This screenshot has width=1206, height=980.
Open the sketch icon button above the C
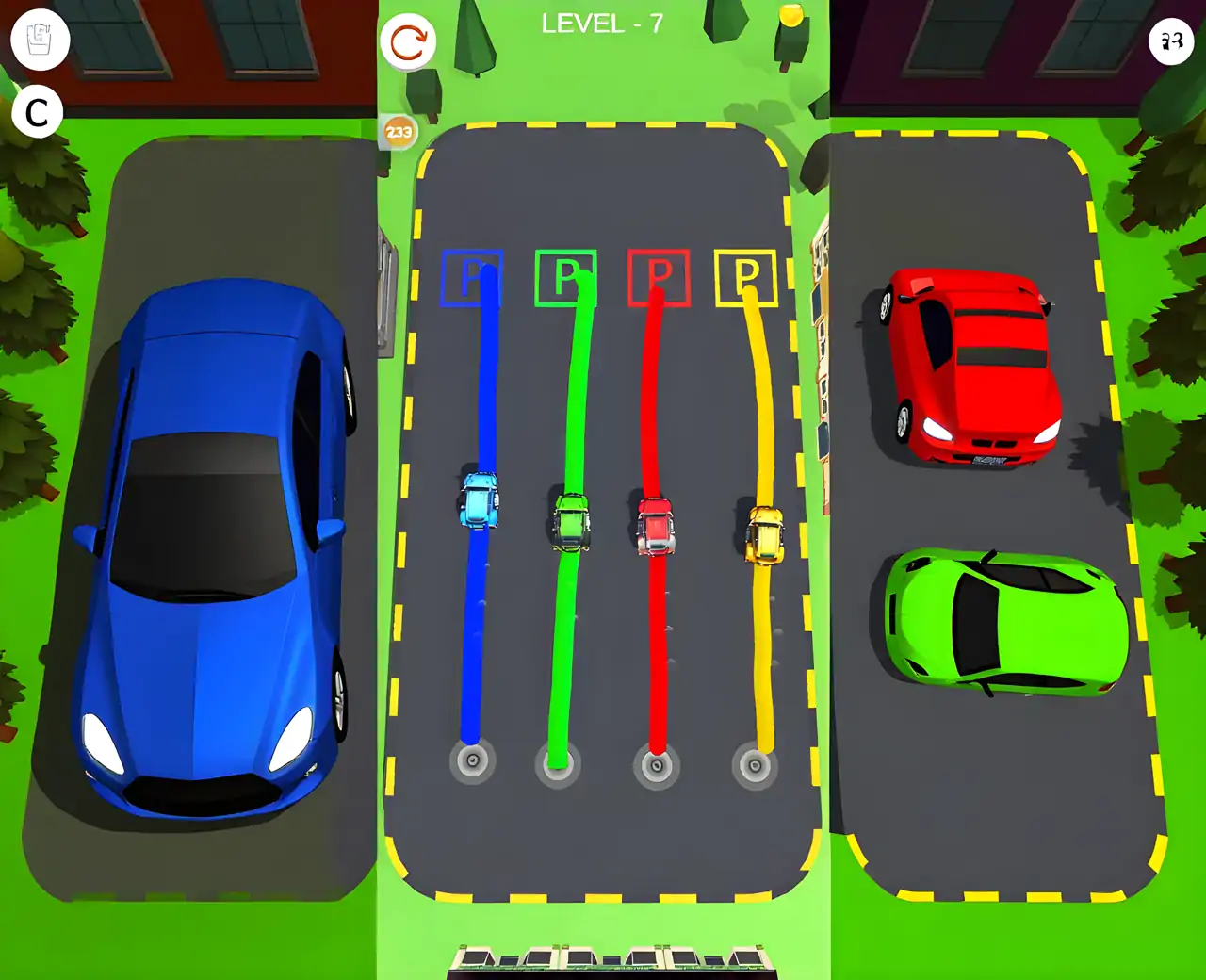coord(40,40)
